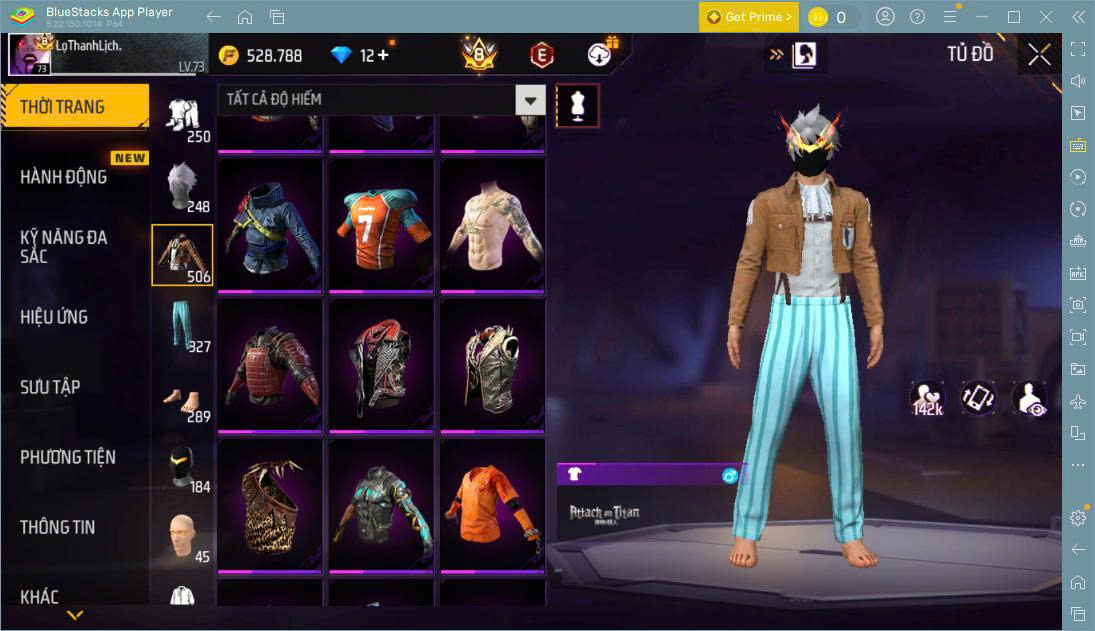The width and height of the screenshot is (1095, 631).
Task: Switch to the Hành Động tab
Action: pyautogui.click(x=64, y=177)
